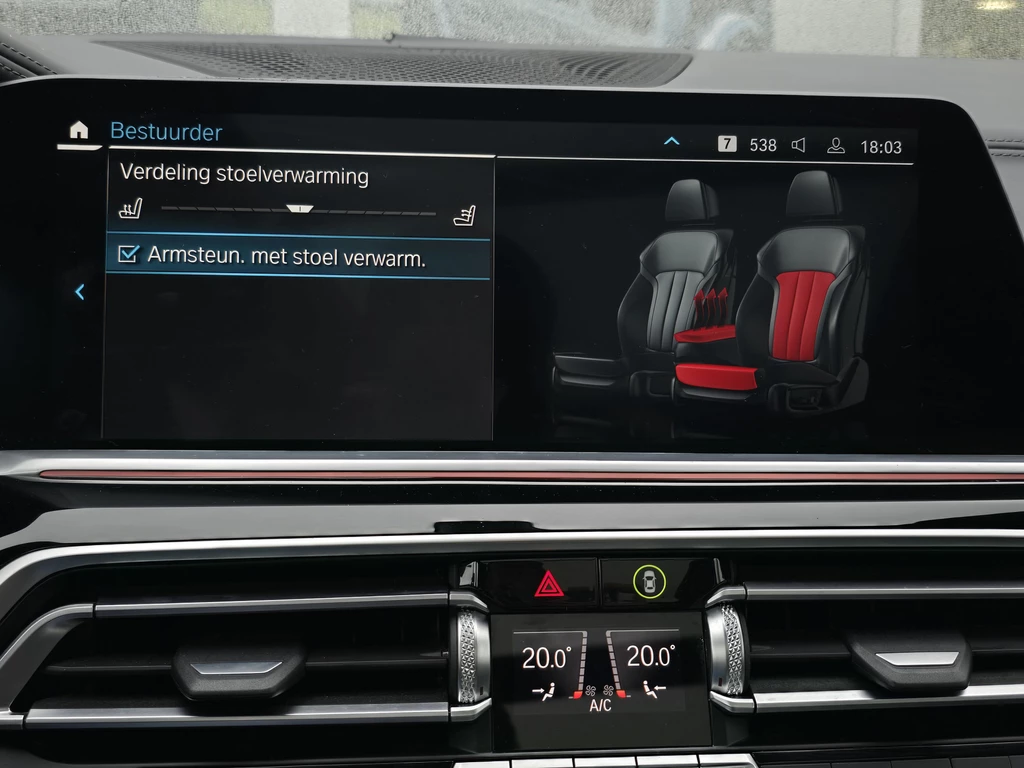Go back using the left chevron arrow

click(80, 292)
